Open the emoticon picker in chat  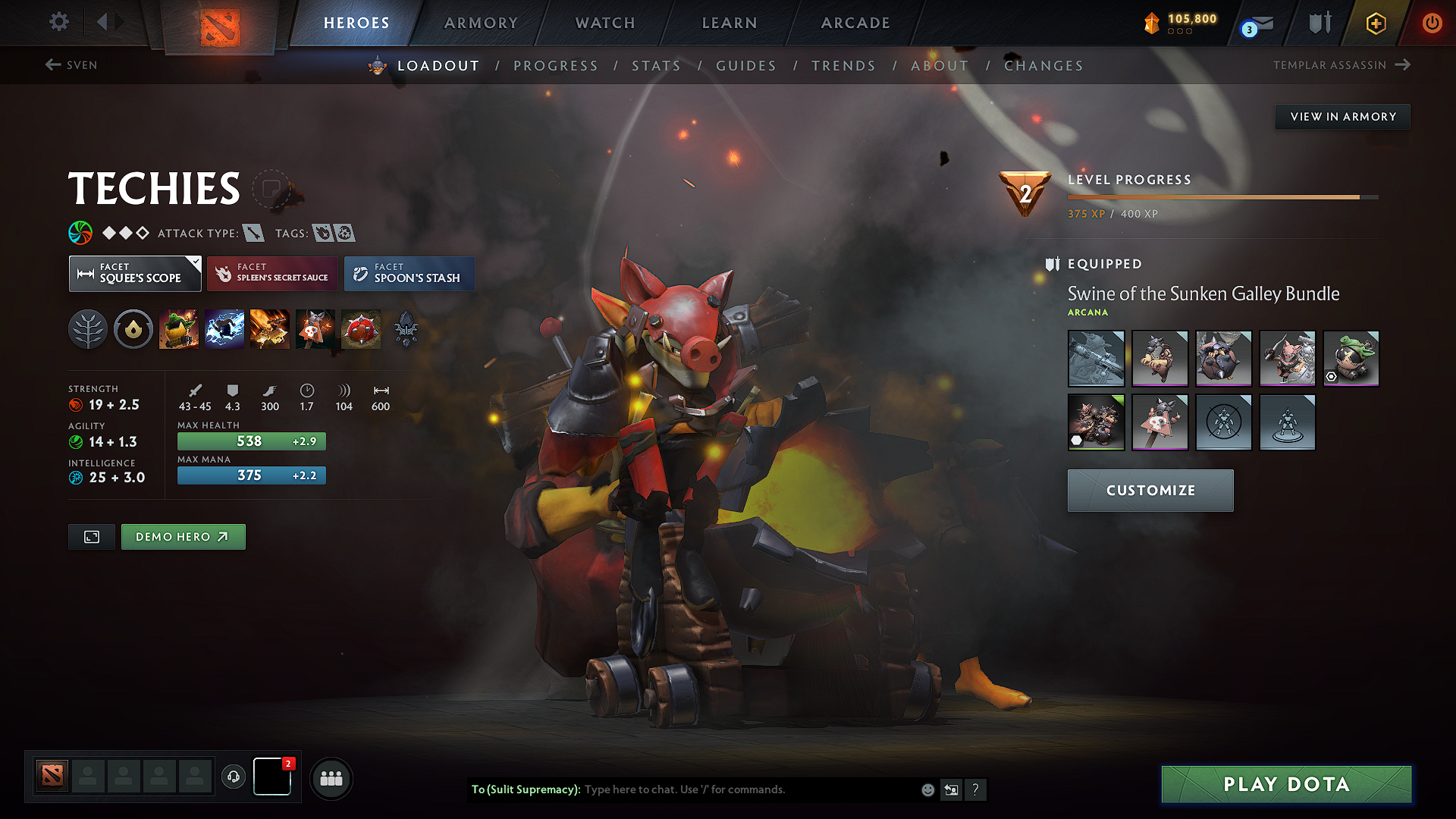[927, 789]
